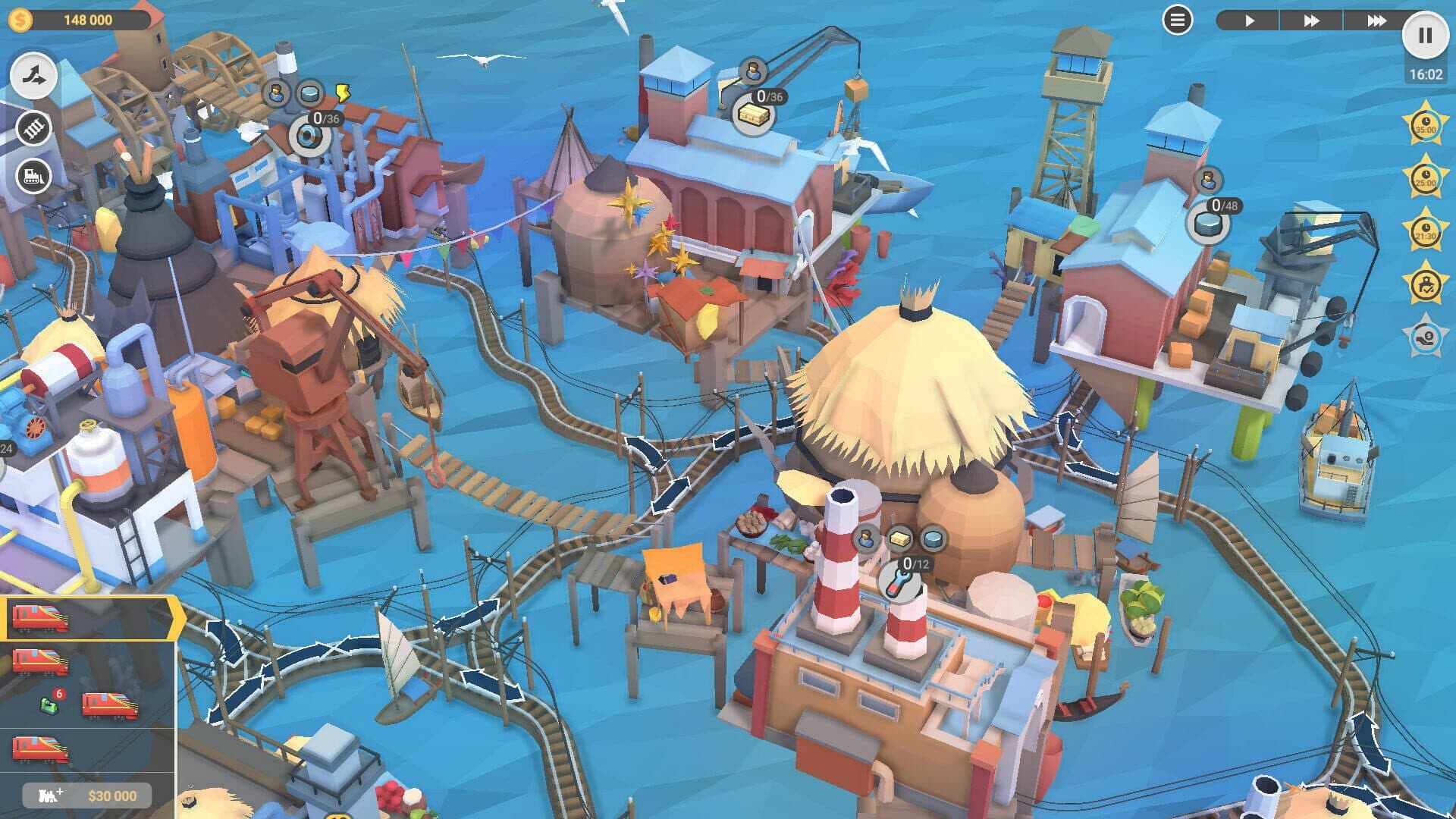Viewport: 1456px width, 819px height.
Task: View the 21:30 time star objective
Action: click(1425, 231)
